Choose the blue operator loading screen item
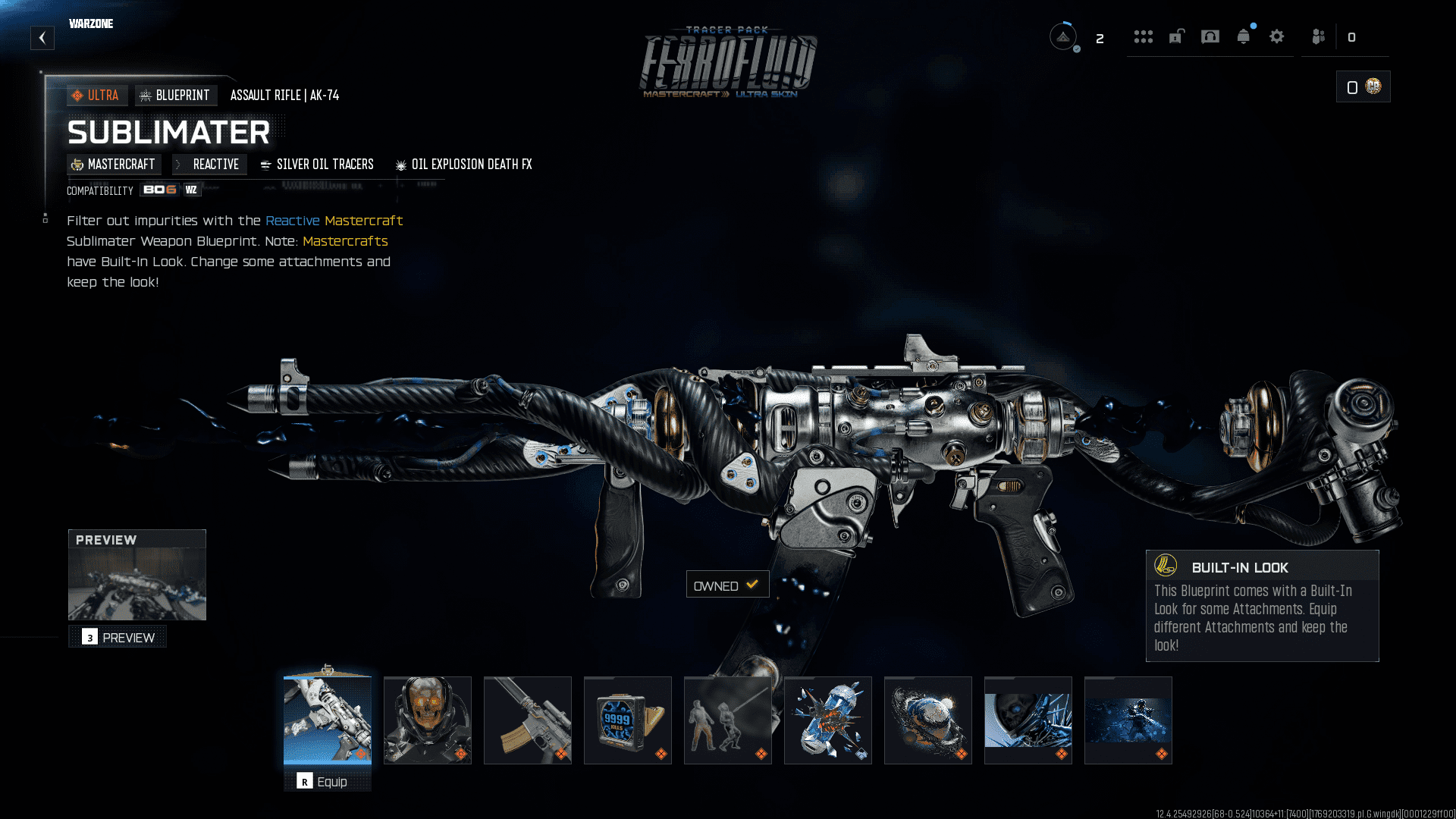Image resolution: width=1456 pixels, height=819 pixels. [1128, 720]
